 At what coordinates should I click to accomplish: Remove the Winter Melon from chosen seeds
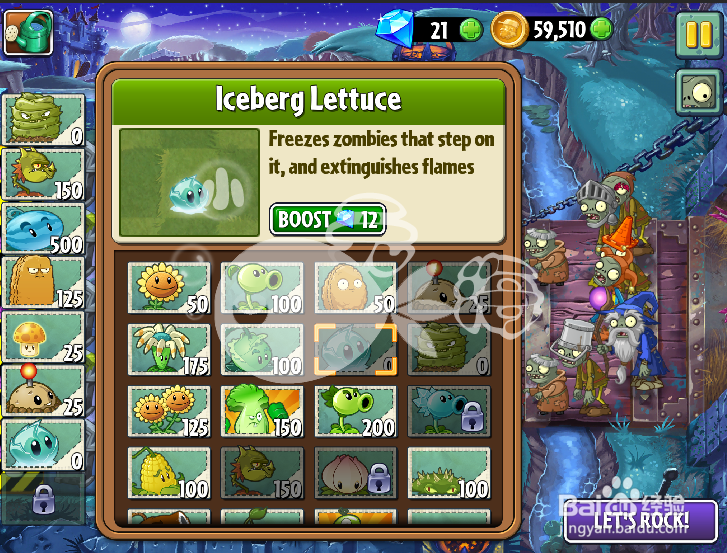coord(43,228)
